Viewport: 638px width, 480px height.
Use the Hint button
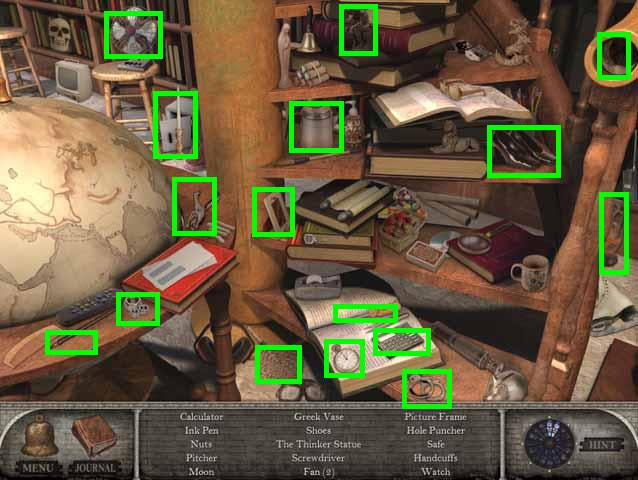pos(601,443)
